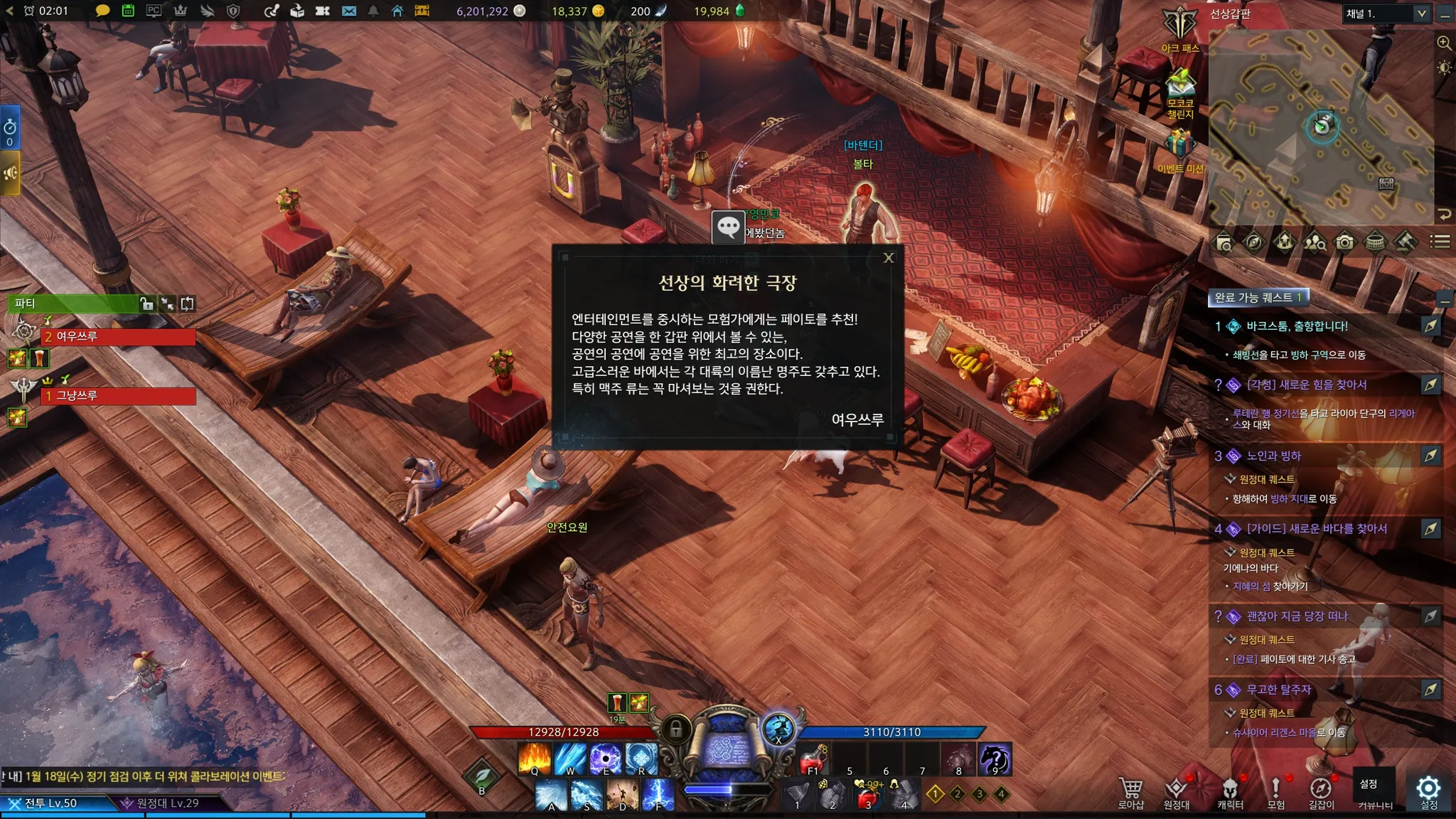Select the 바크스툼, 출항합니다! quest entry
1456x819 pixels.
1297,326
